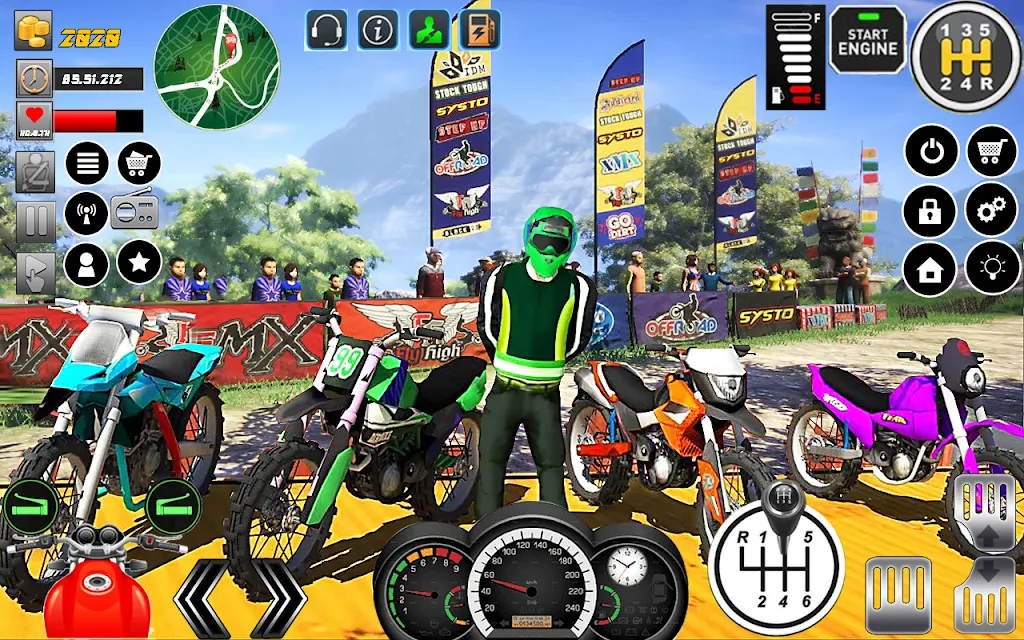
Task: Click the top-right gear shift indicator
Action: 966,56
